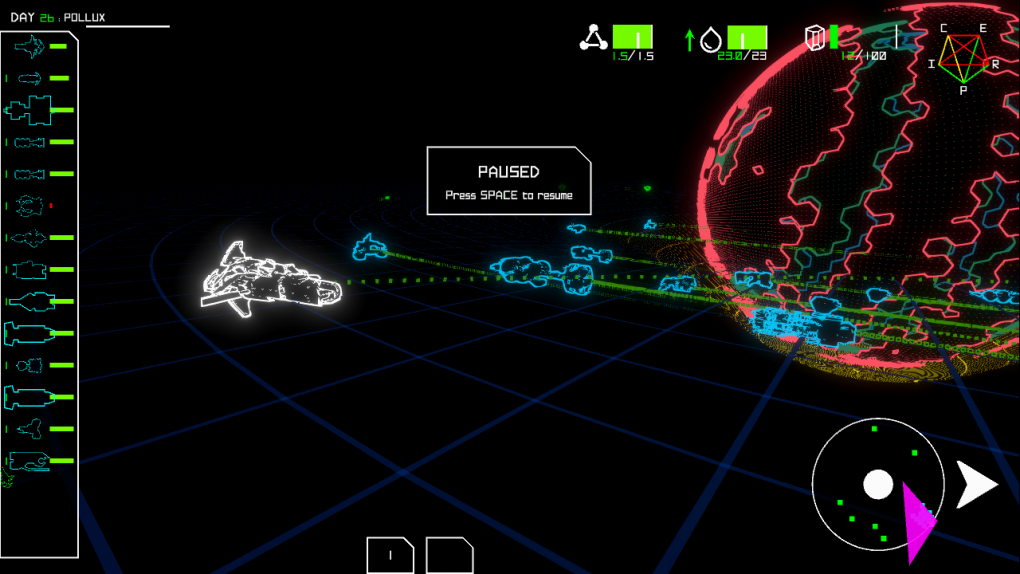The width and height of the screenshot is (1020, 574).
Task: Select the bottom slot marked with 1
Action: pyautogui.click(x=390, y=555)
